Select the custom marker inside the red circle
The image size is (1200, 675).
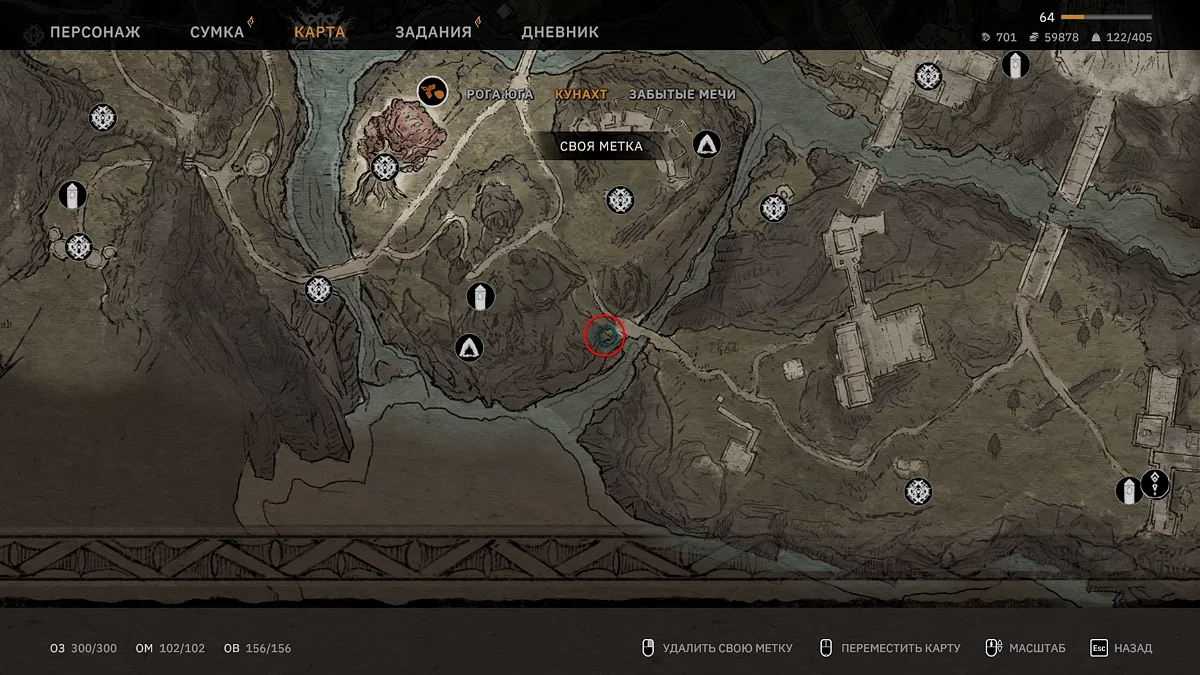pyautogui.click(x=604, y=336)
